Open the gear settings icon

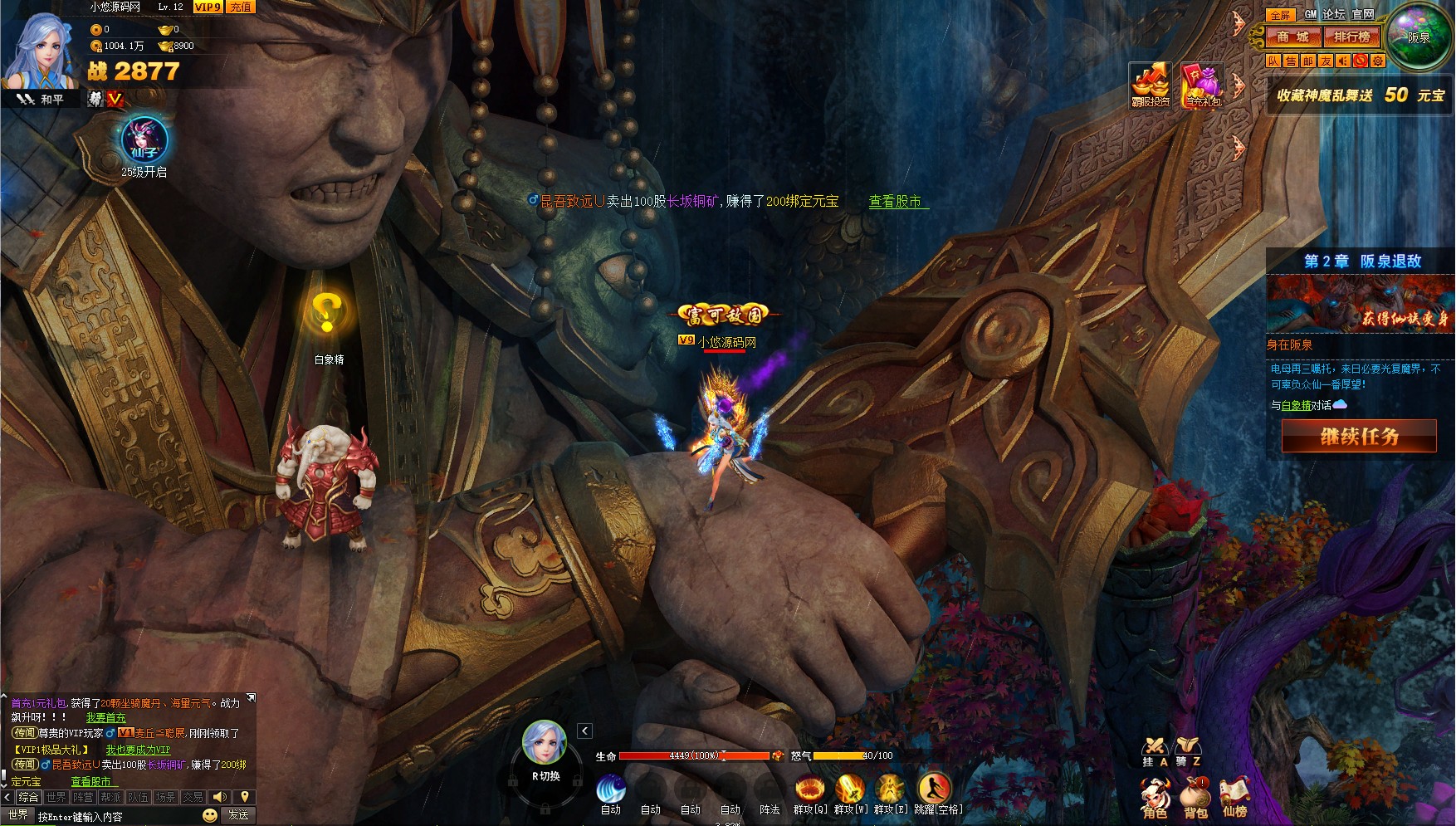(x=1378, y=61)
